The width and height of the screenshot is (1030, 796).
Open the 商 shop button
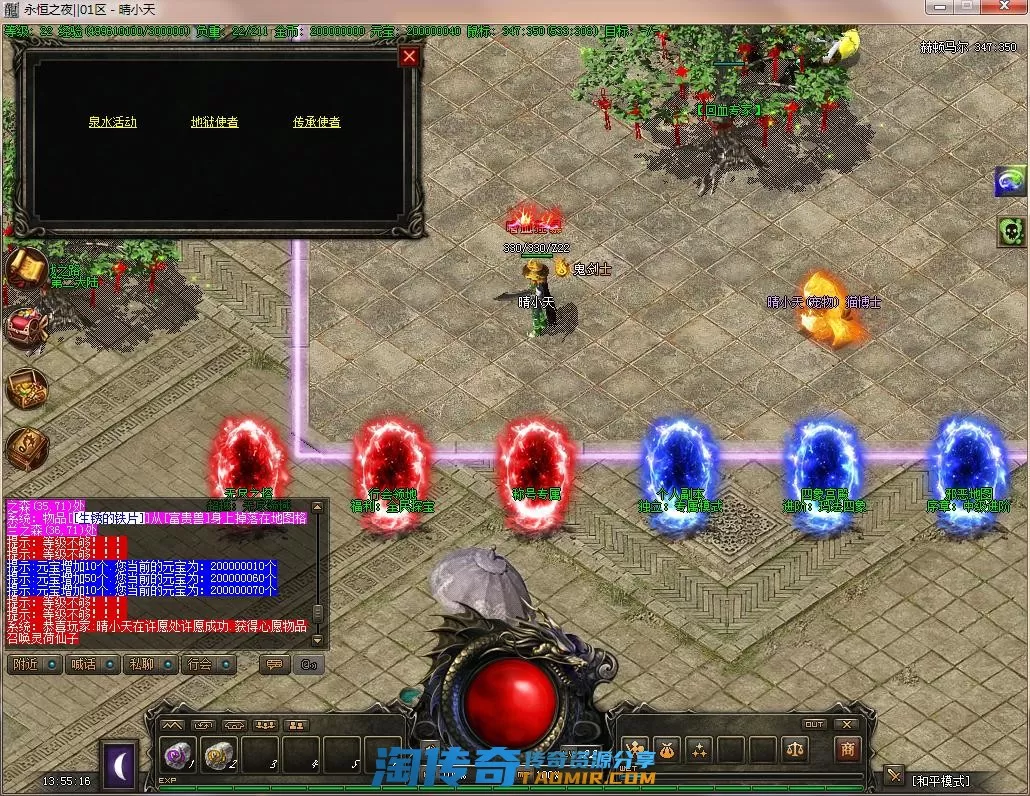[x=847, y=750]
